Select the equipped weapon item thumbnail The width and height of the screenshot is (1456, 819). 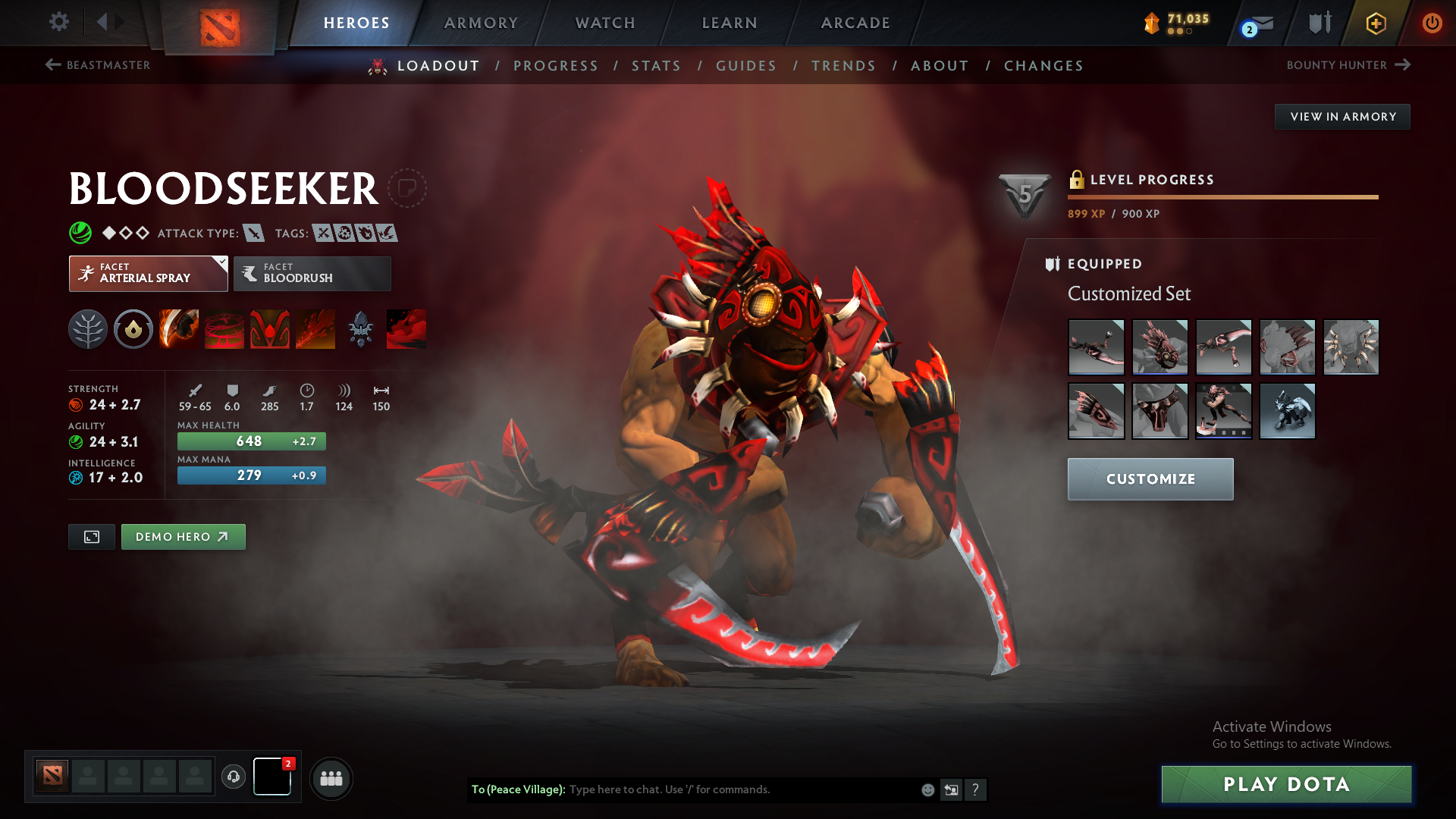(x=1096, y=347)
